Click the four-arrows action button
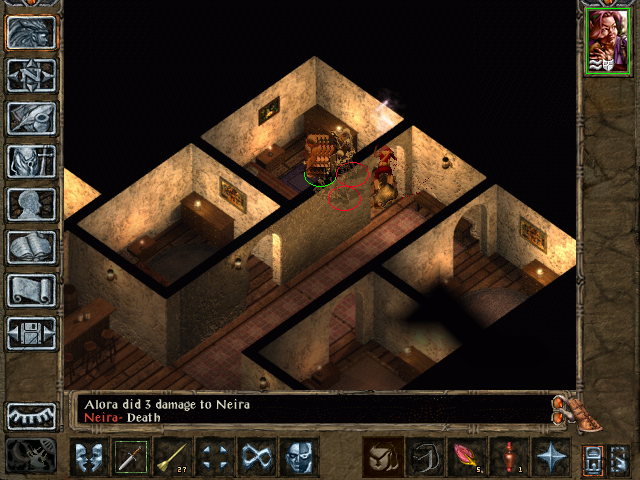 tap(215, 457)
